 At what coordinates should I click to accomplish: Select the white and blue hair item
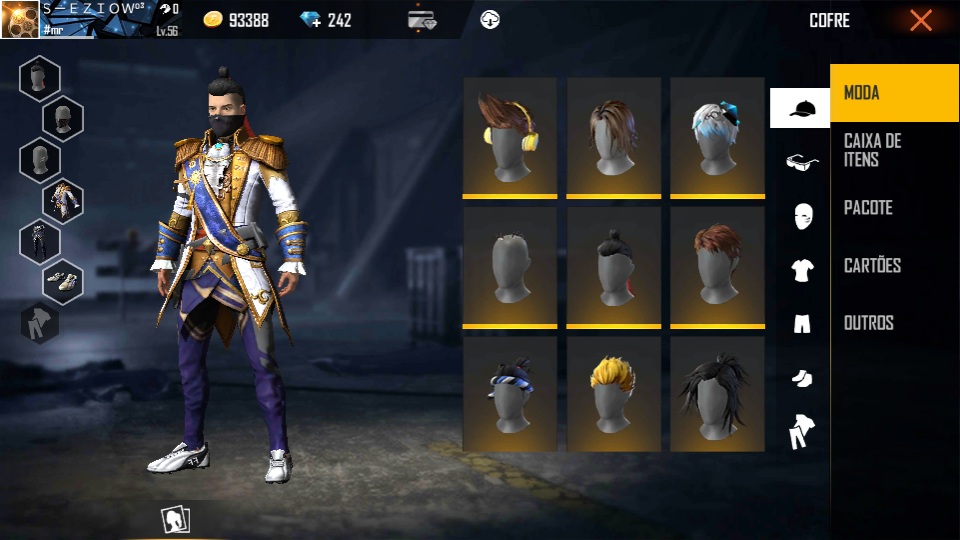point(717,137)
